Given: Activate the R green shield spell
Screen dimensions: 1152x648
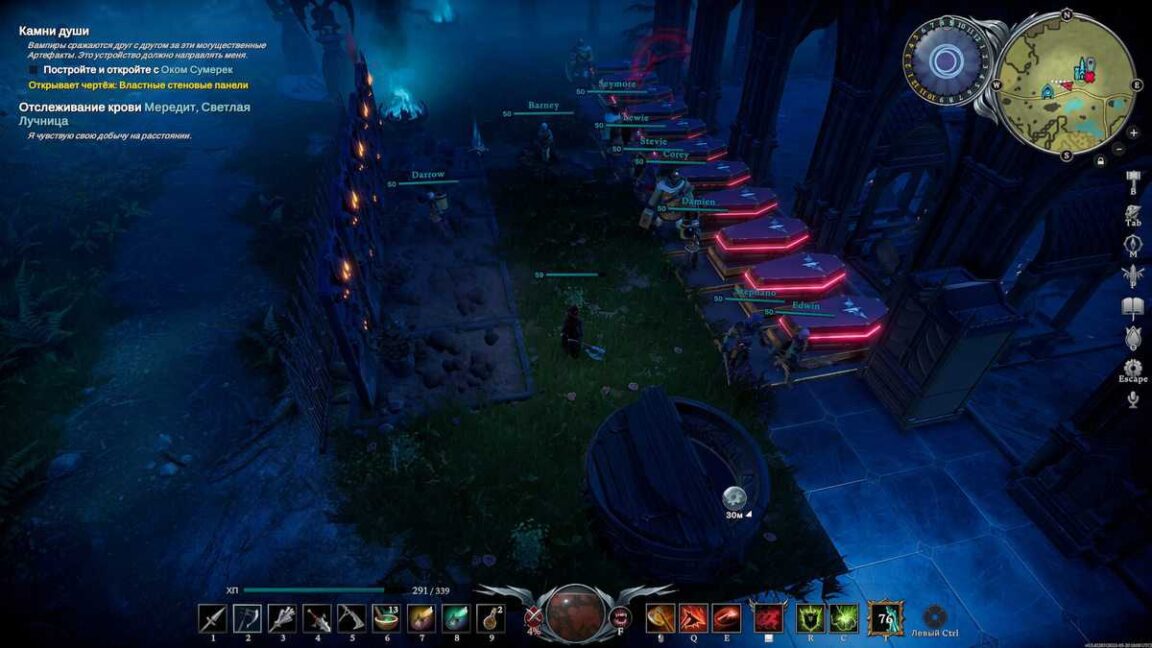Looking at the screenshot, I should [810, 618].
